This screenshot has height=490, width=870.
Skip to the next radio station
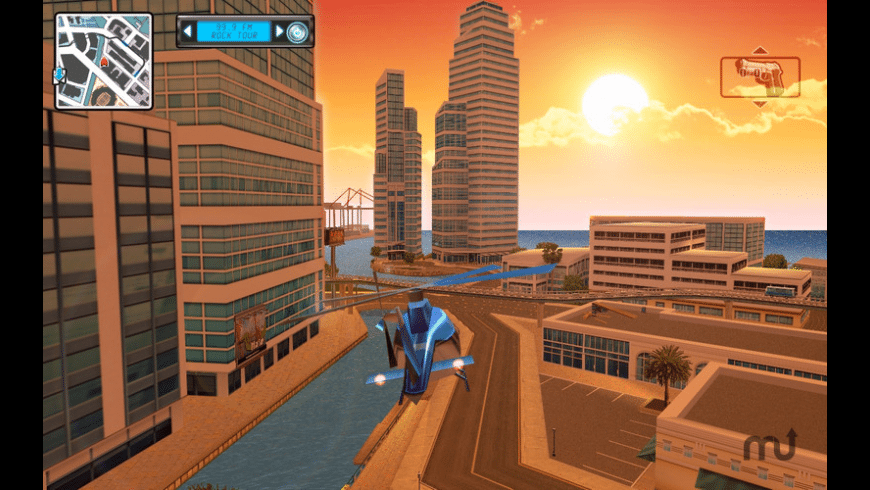279,31
